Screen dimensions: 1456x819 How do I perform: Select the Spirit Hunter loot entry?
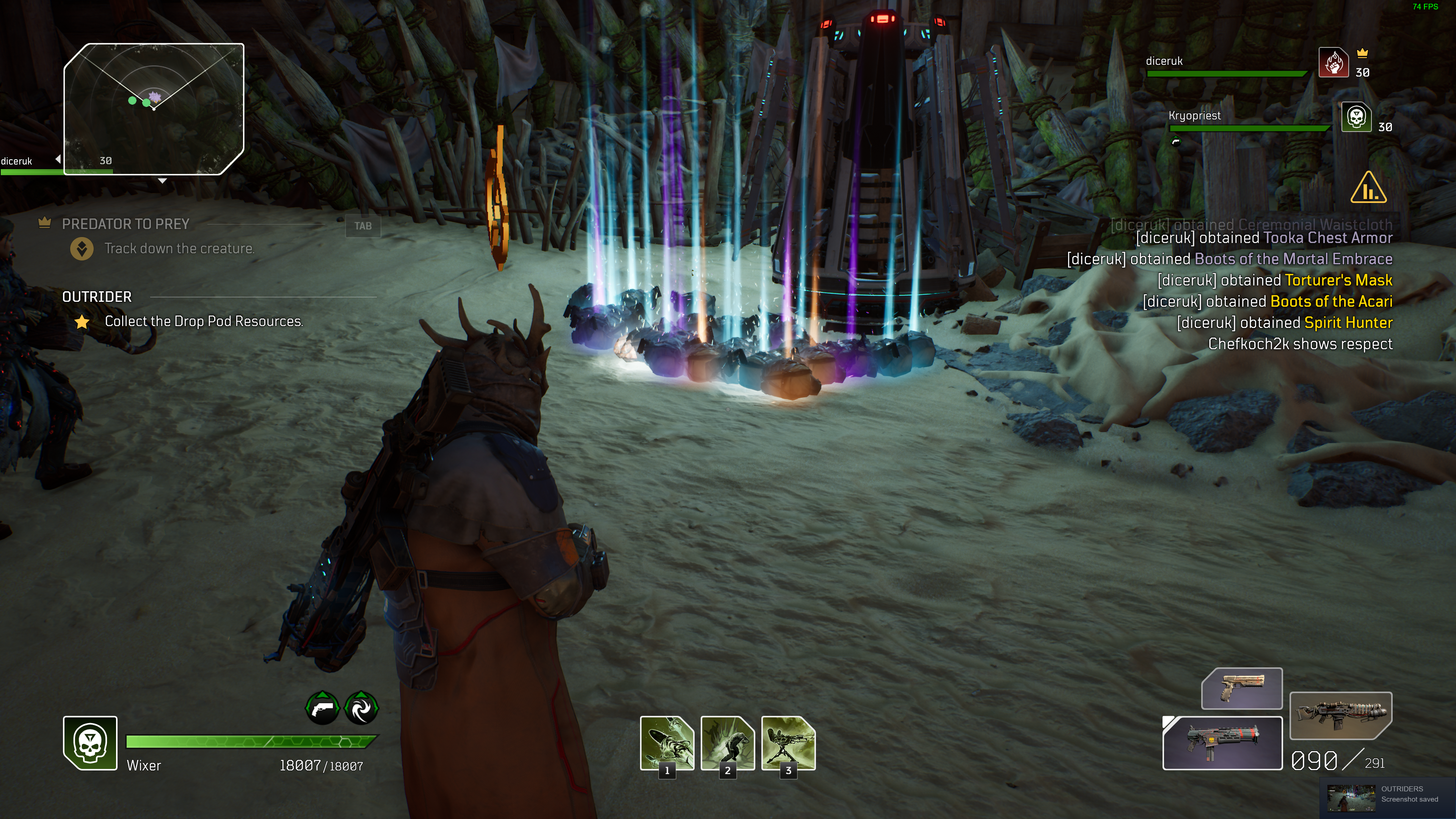(1348, 323)
